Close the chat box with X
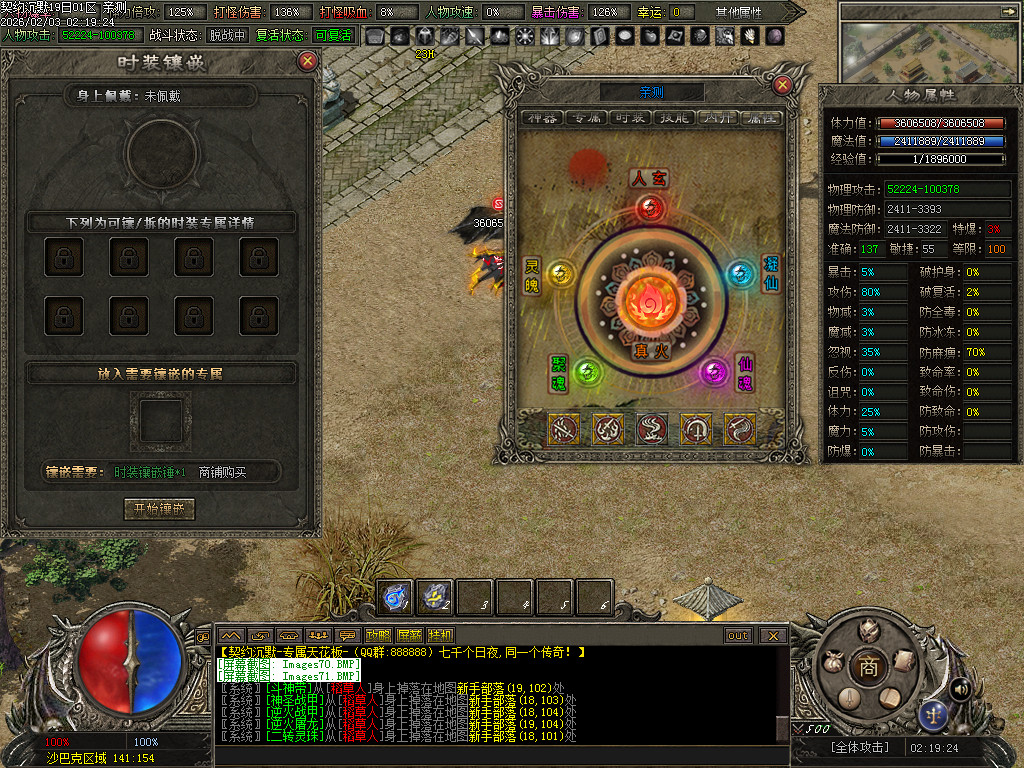The height and width of the screenshot is (768, 1024). pos(772,636)
